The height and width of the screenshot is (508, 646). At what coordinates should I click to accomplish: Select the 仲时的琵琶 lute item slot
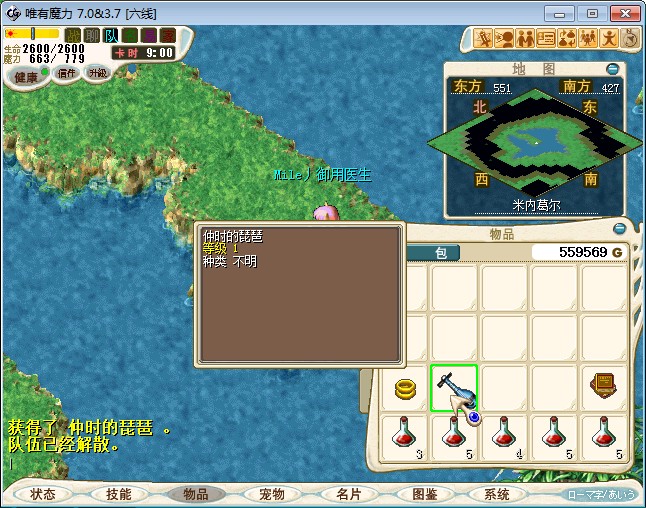tap(454, 388)
